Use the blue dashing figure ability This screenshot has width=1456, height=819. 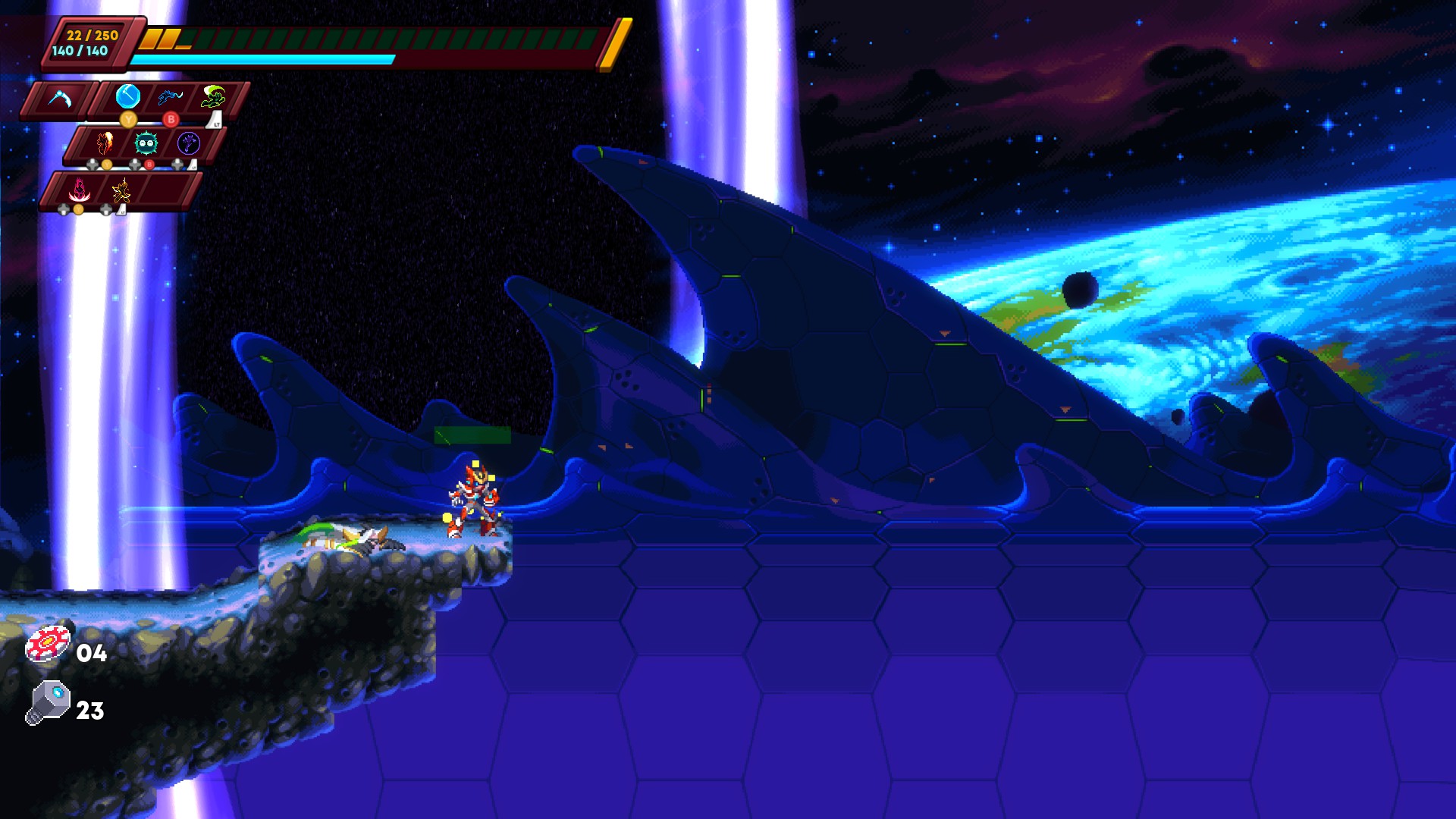170,97
